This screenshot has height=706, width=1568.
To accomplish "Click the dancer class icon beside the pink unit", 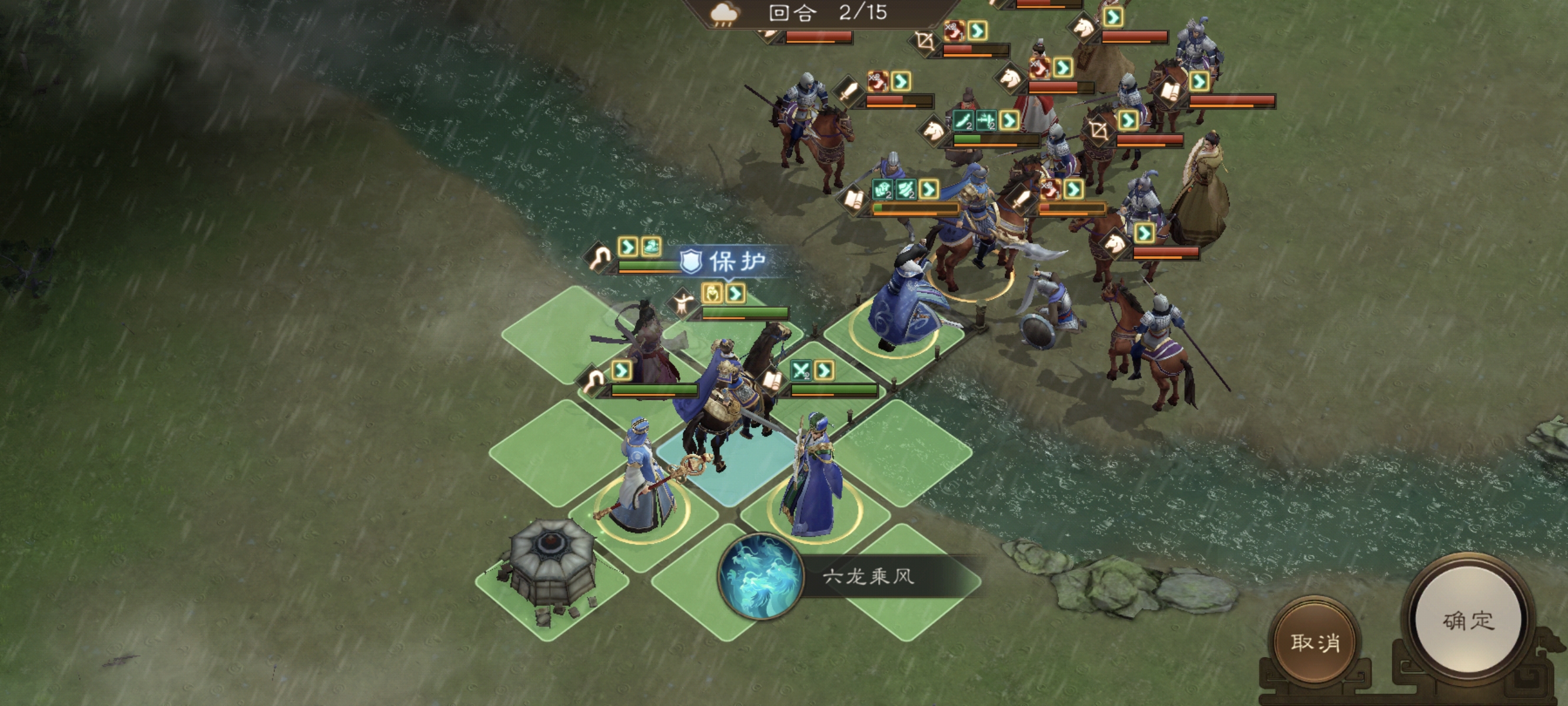I will [683, 304].
